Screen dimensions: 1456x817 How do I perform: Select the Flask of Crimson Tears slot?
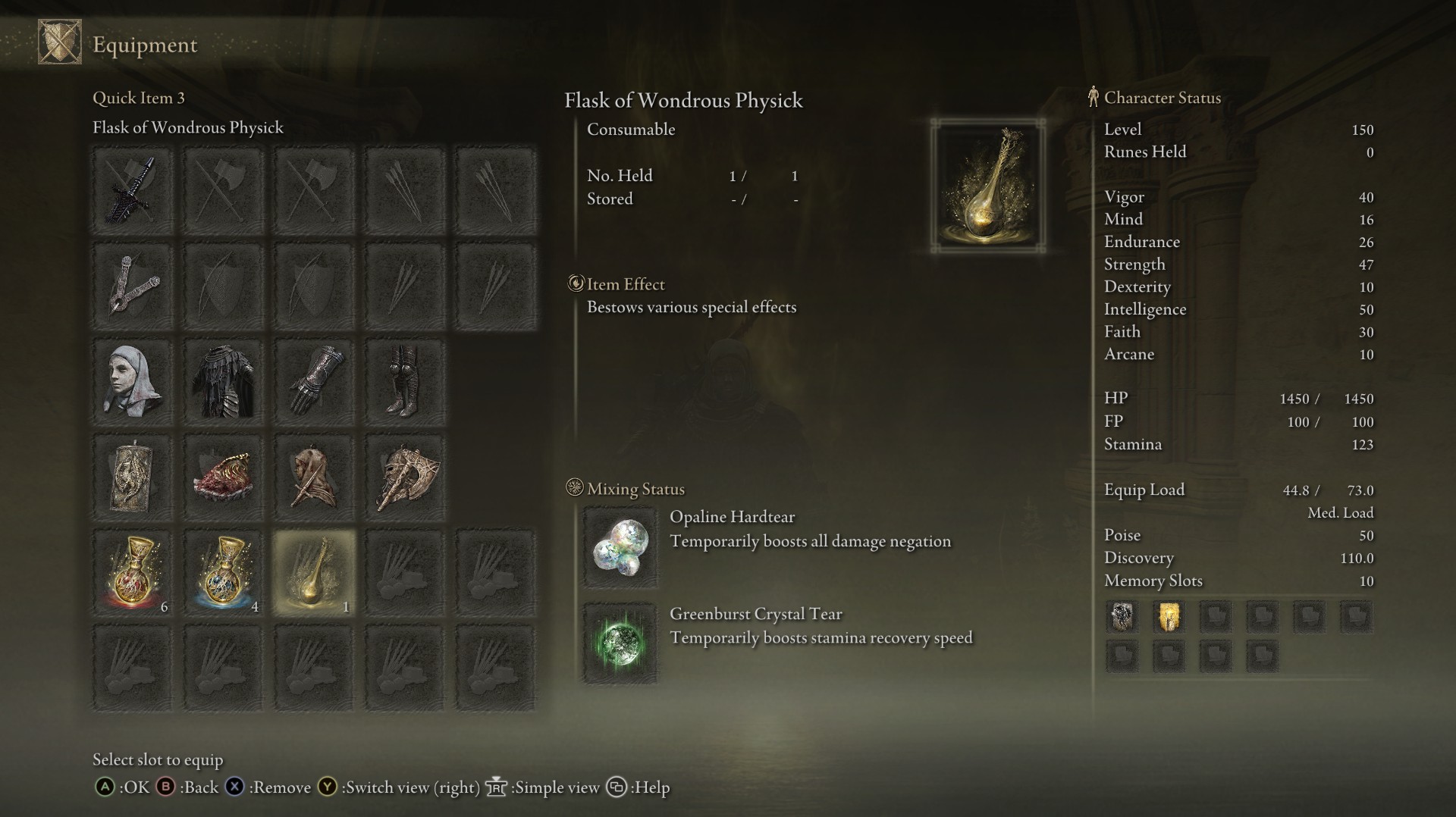(133, 572)
